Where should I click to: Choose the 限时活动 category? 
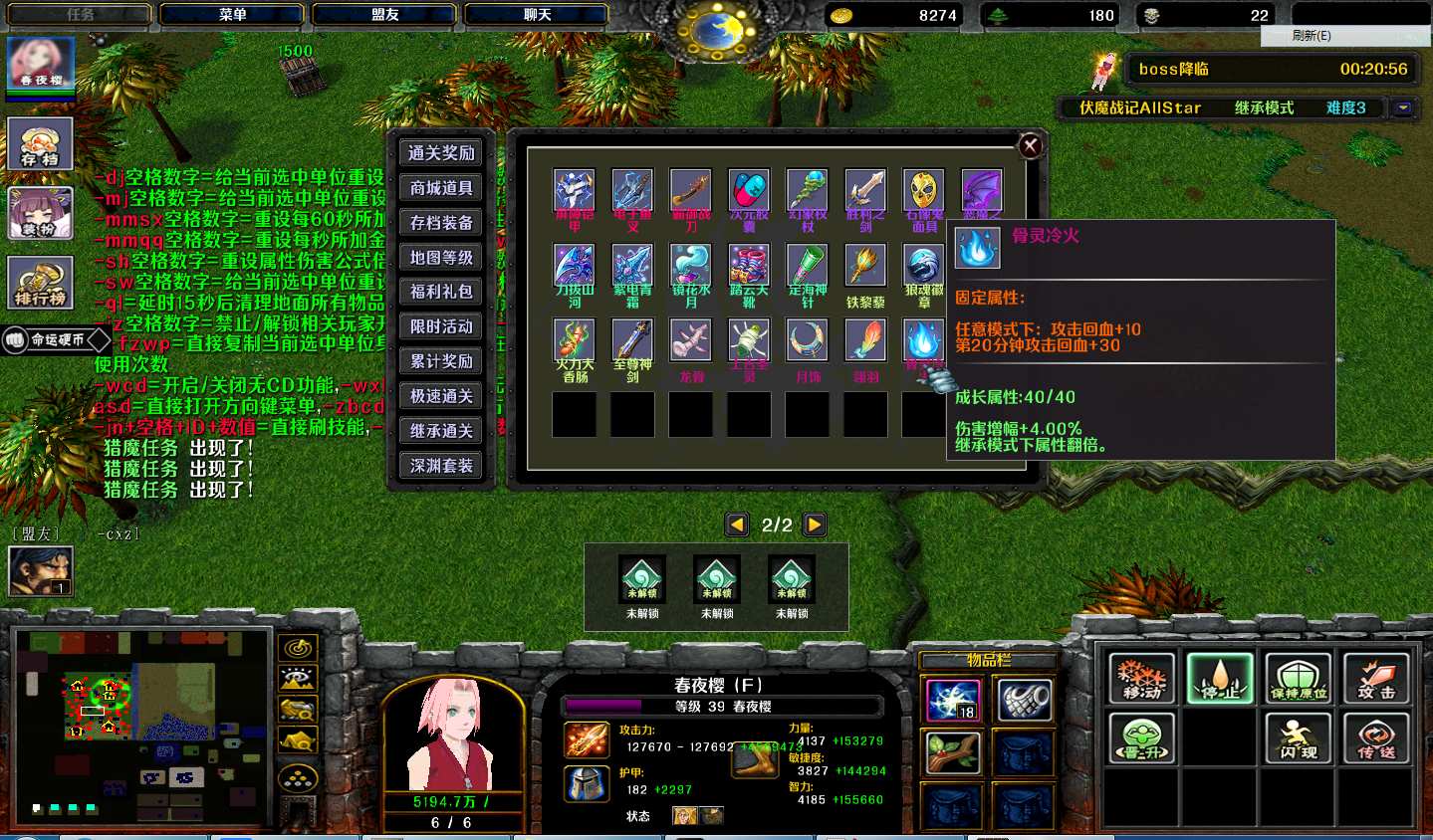pos(441,326)
